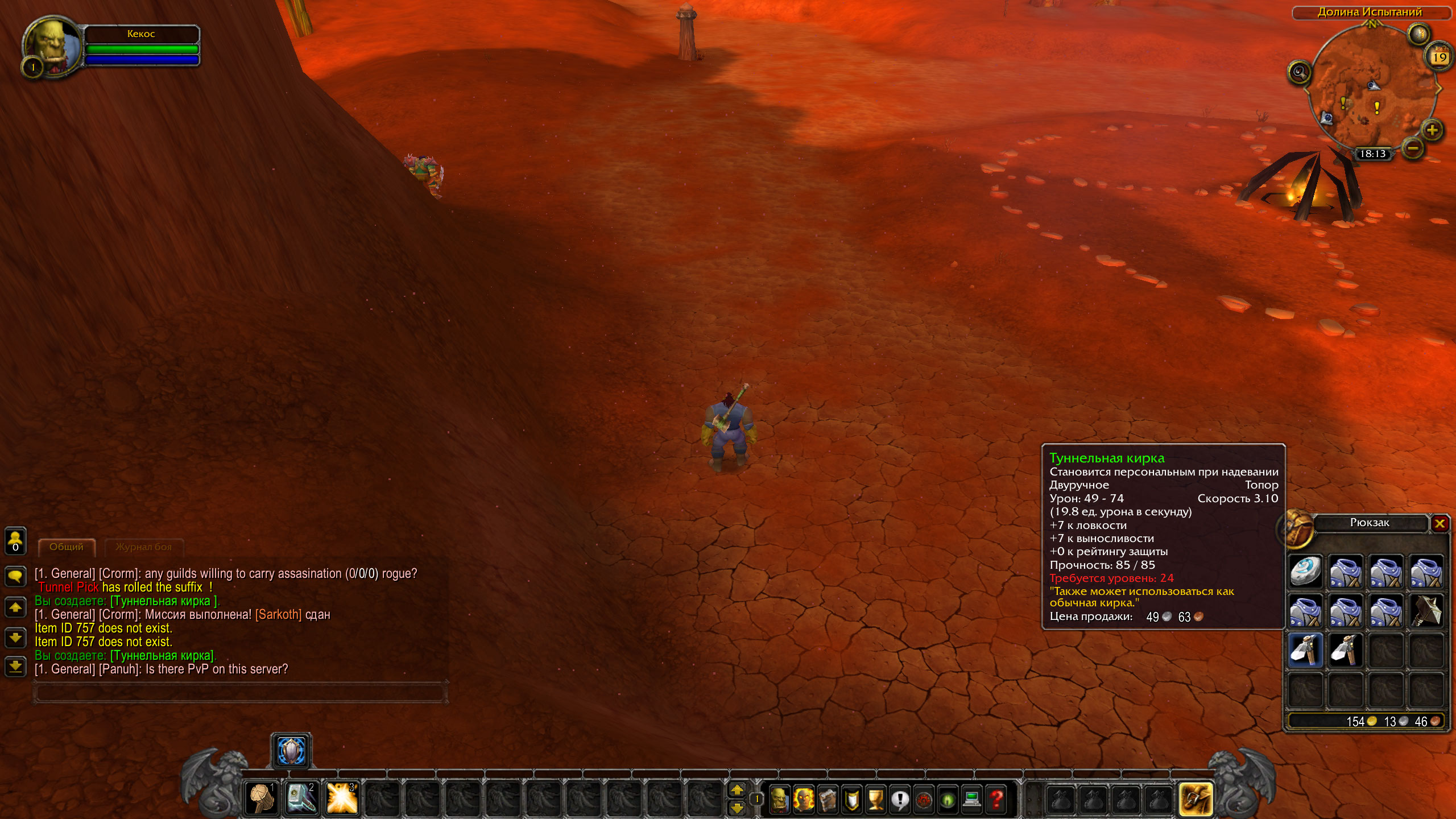Activate the blue shield aura button
This screenshot has height=819, width=1456.
pyautogui.click(x=291, y=751)
